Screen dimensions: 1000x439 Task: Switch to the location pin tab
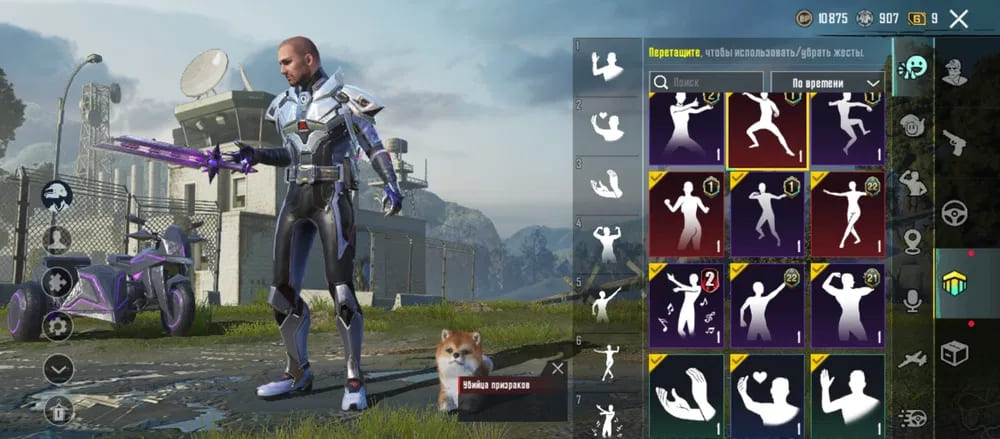coord(912,241)
